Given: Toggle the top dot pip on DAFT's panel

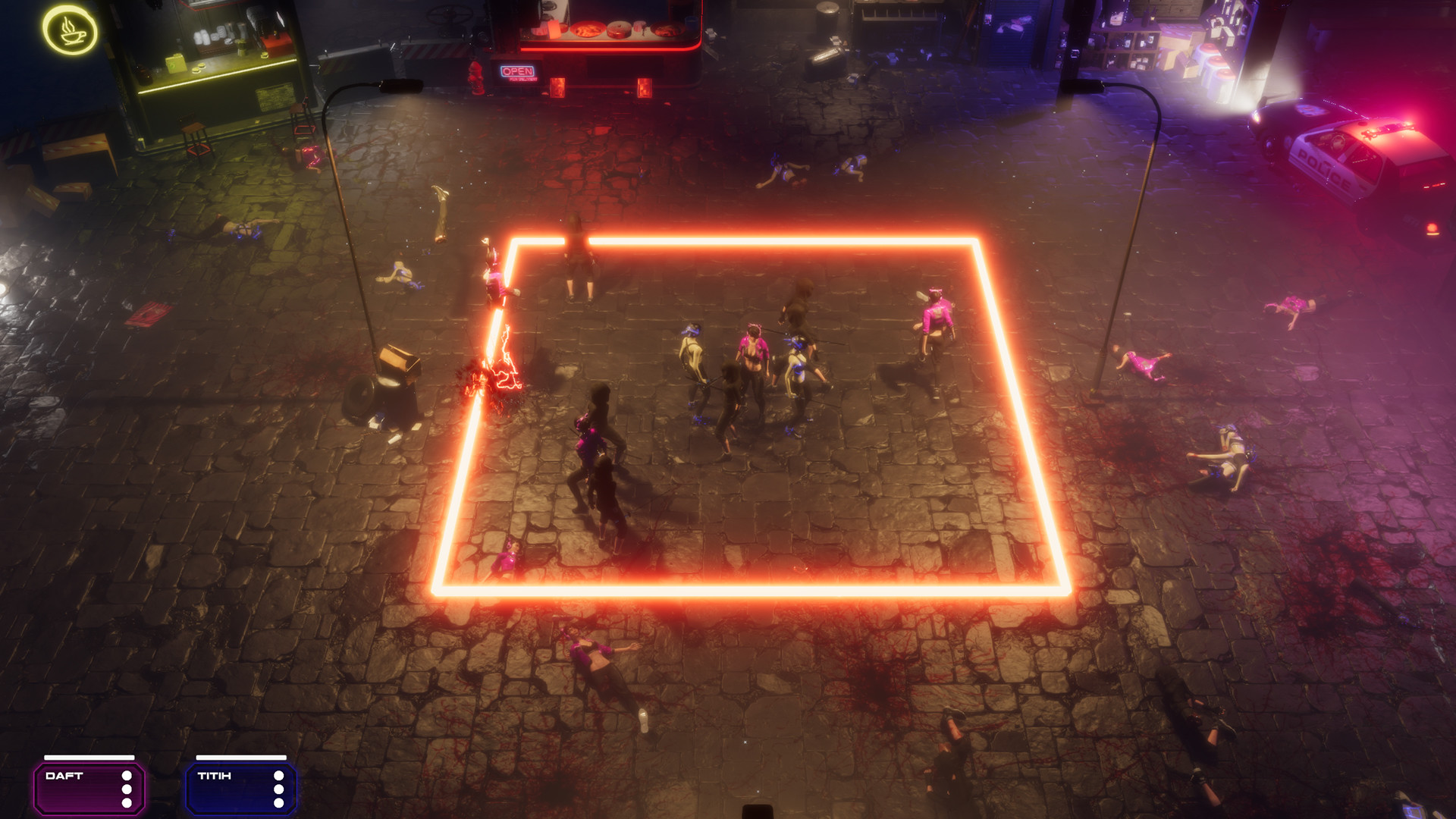Looking at the screenshot, I should (127, 776).
